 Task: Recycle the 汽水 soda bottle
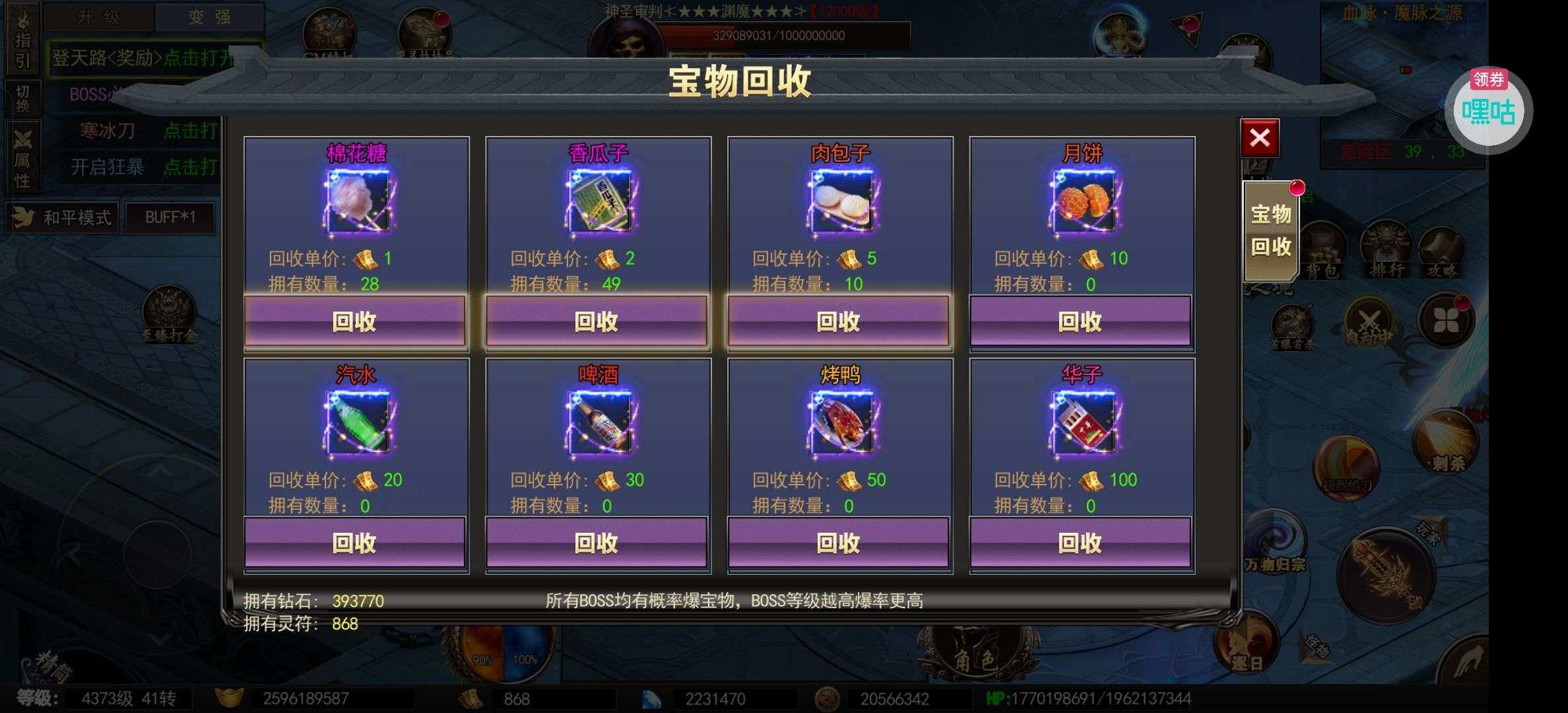(x=355, y=543)
